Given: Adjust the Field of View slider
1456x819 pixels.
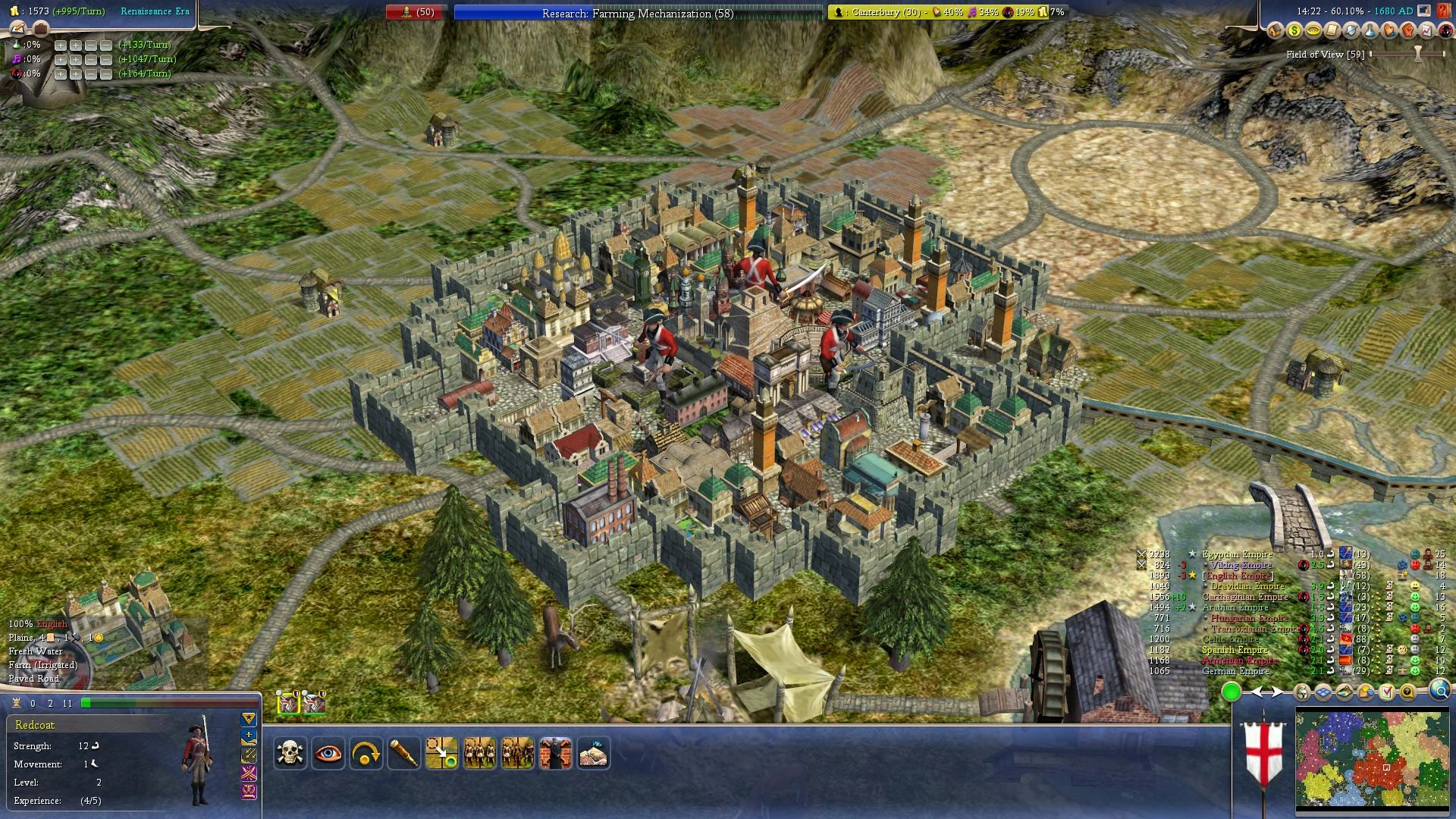Looking at the screenshot, I should pyautogui.click(x=1417, y=54).
